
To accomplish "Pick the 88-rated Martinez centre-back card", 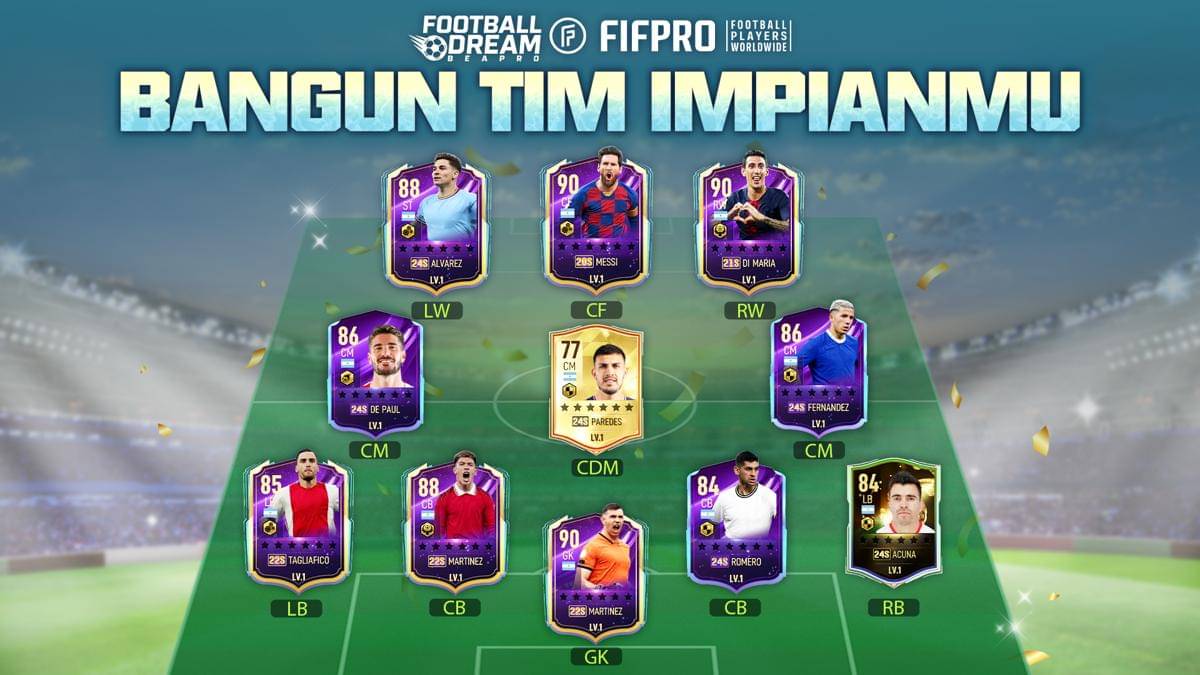I will [x=454, y=523].
